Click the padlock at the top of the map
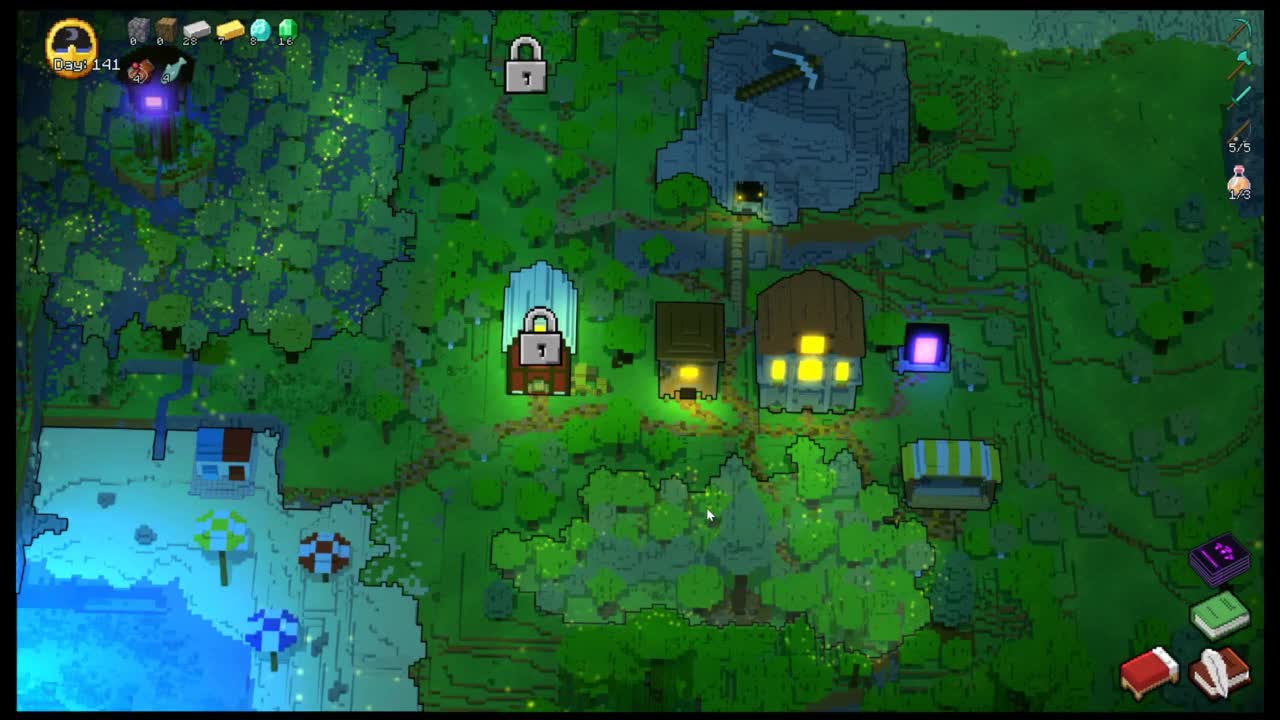 [526, 66]
